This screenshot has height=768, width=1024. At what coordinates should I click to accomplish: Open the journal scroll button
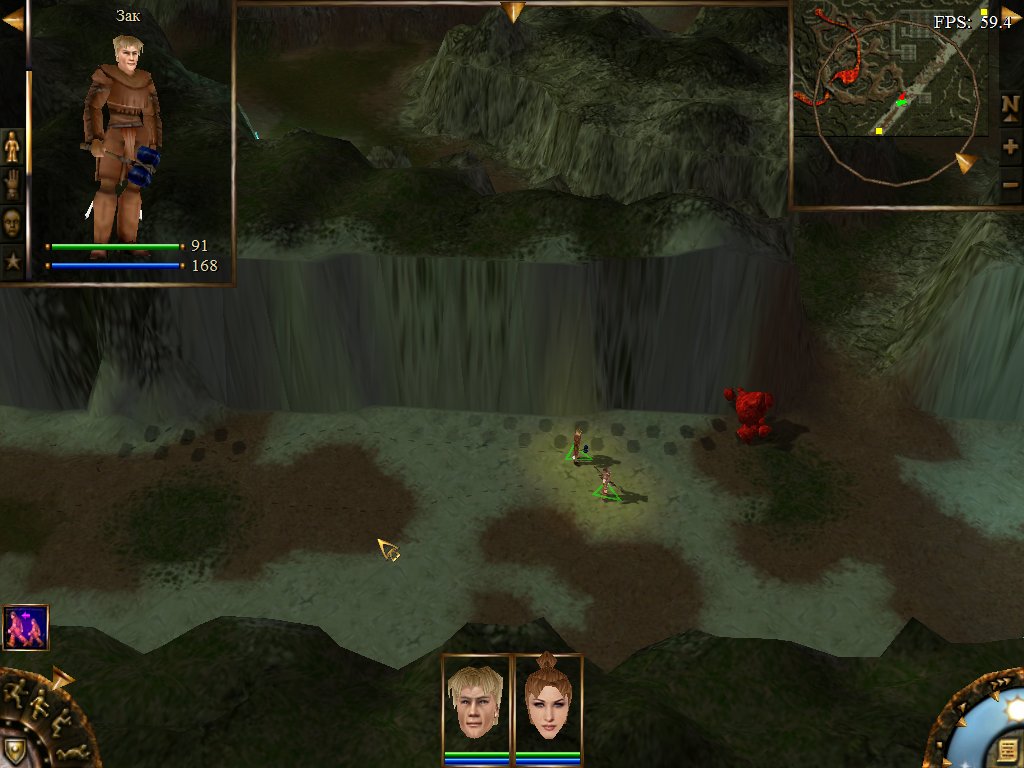1006,749
